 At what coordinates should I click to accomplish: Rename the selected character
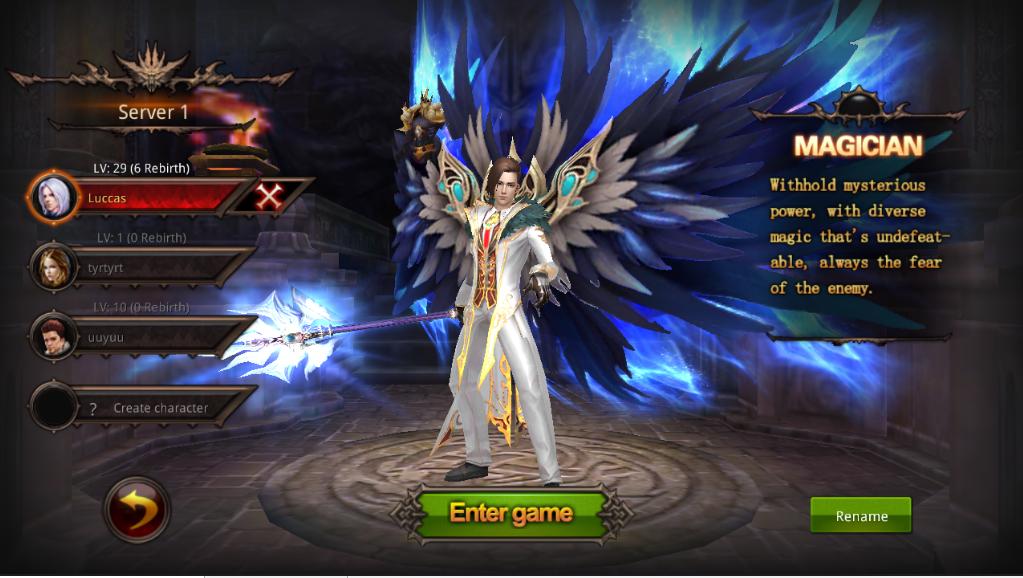860,516
